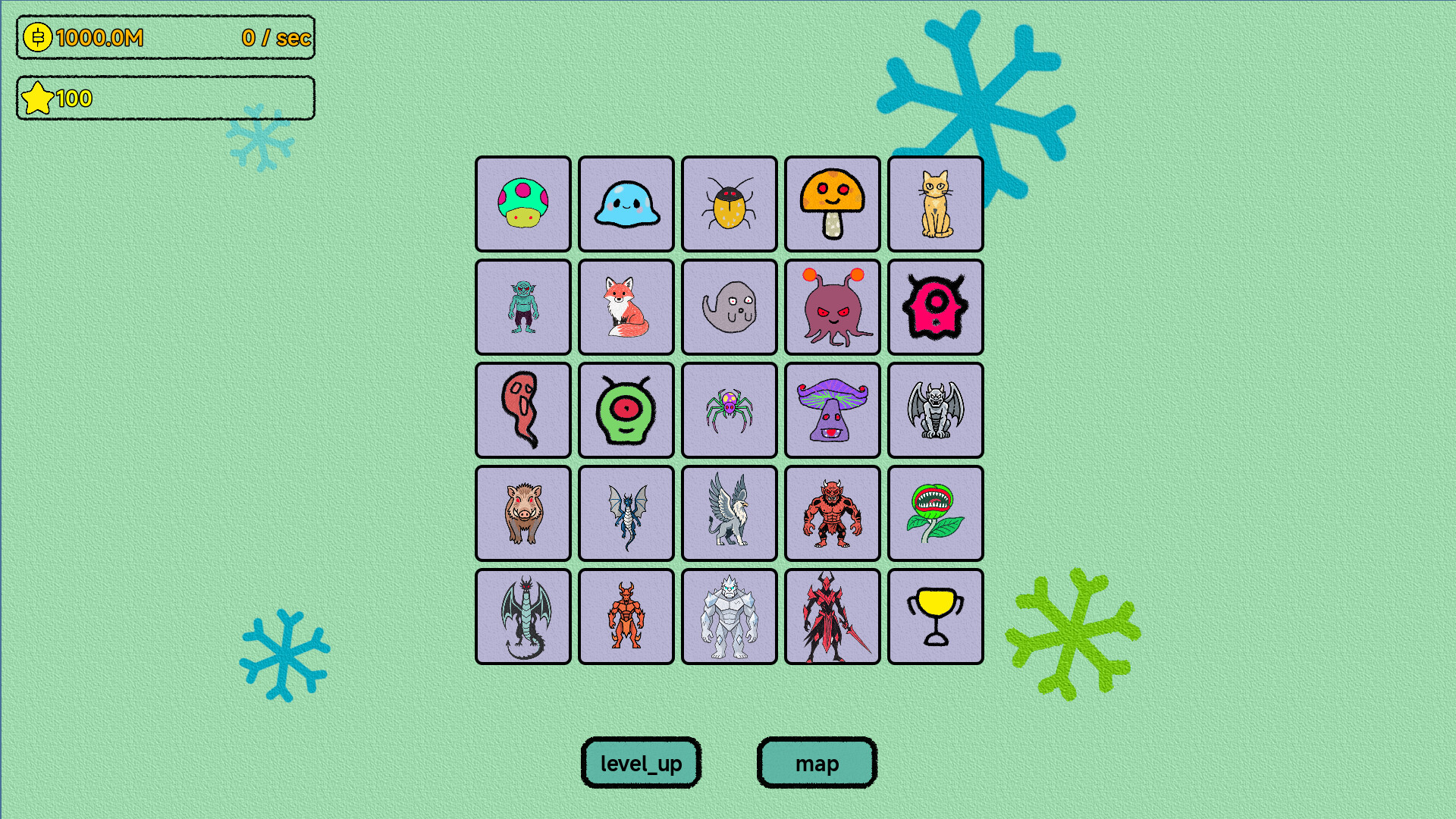Select the green cyclops alien

[x=626, y=410]
